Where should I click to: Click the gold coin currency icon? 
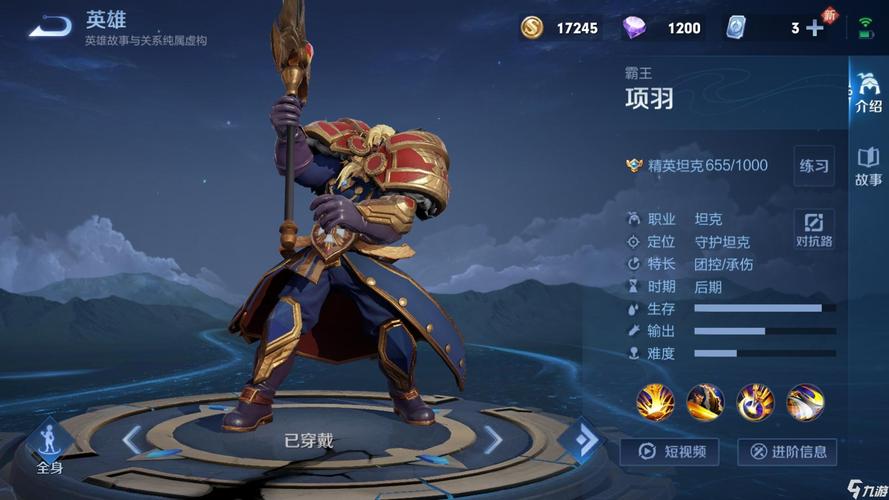tap(532, 28)
